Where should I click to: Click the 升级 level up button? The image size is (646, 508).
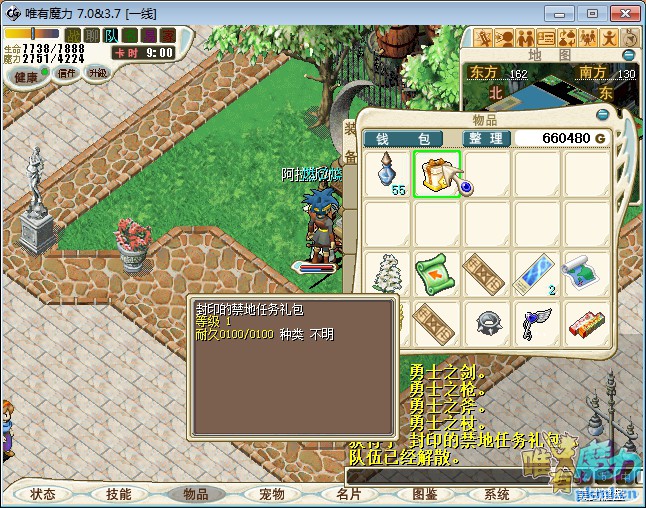click(97, 73)
